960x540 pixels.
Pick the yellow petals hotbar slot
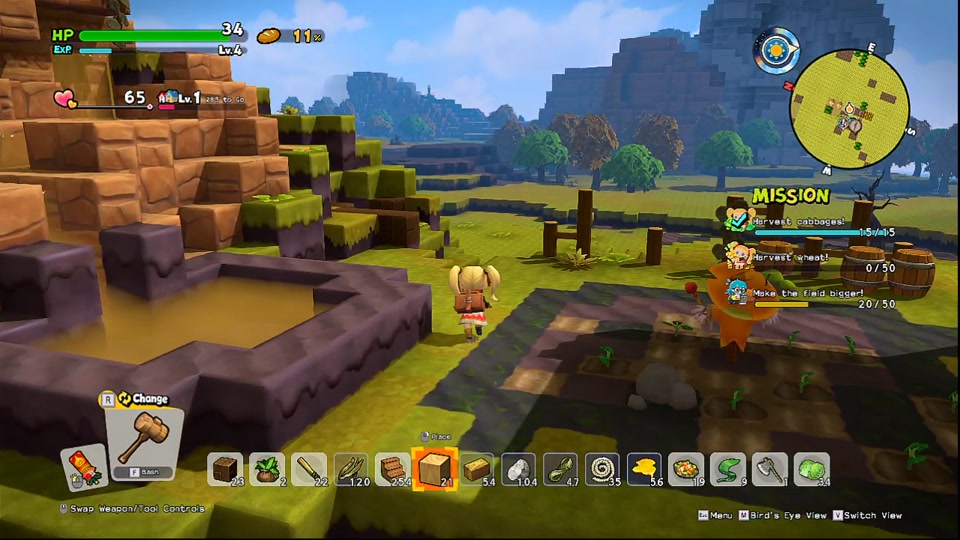coord(645,469)
